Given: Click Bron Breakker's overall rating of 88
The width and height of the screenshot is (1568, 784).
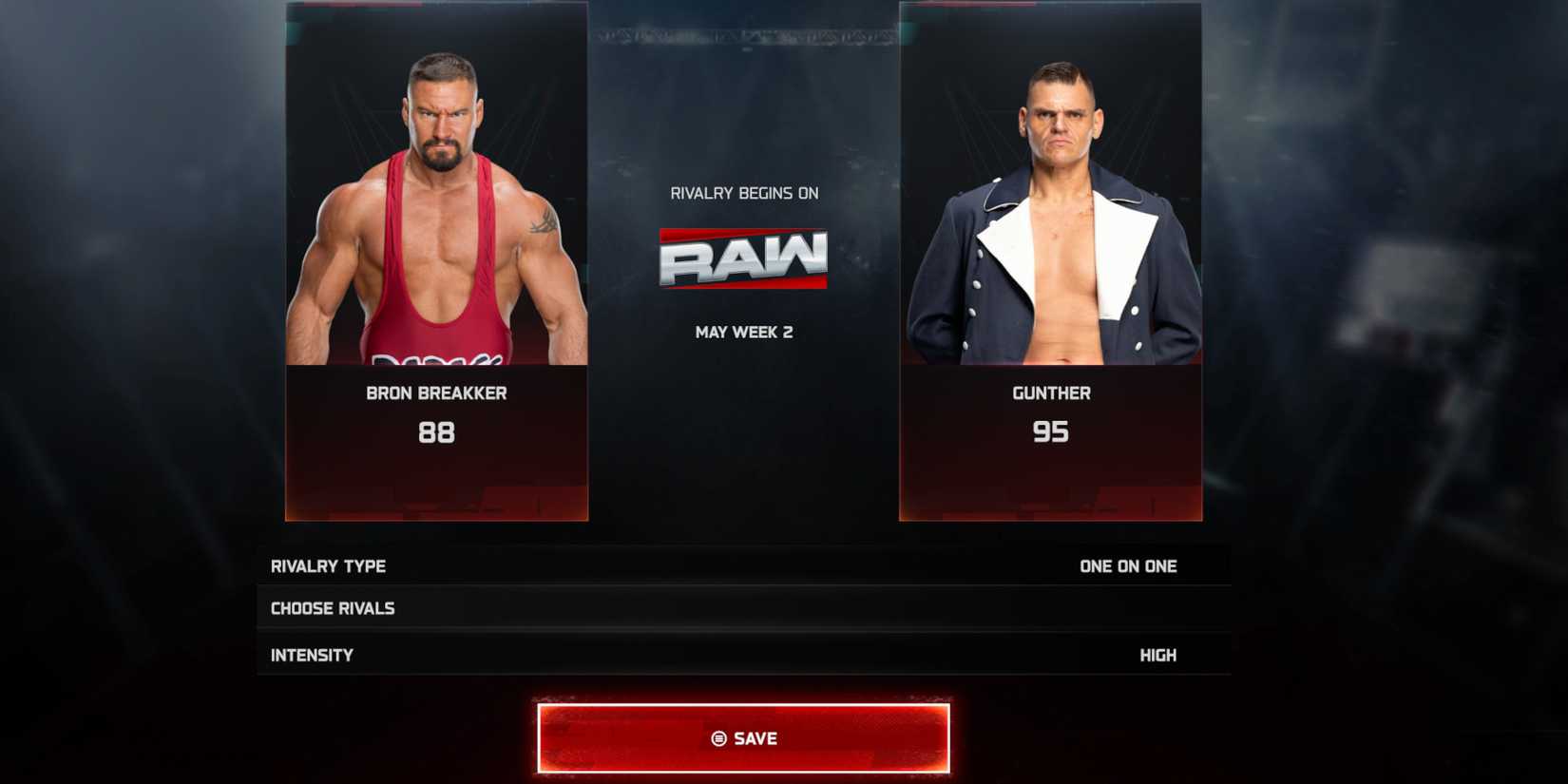Looking at the screenshot, I should tap(435, 433).
